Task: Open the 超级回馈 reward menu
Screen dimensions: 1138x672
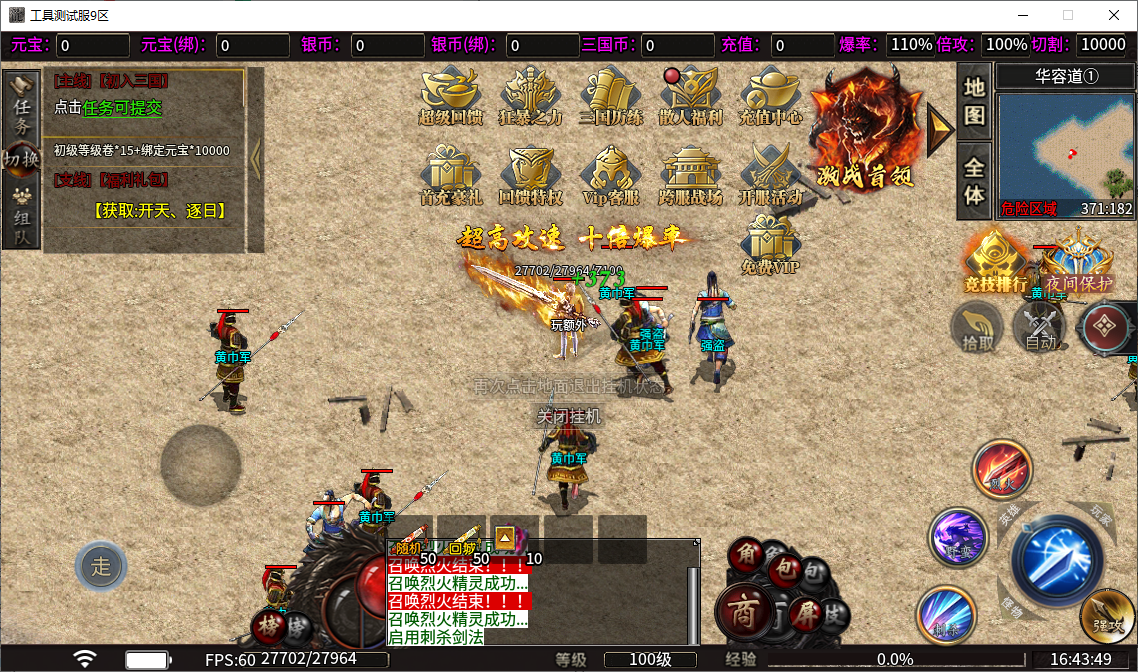Action: pyautogui.click(x=451, y=95)
